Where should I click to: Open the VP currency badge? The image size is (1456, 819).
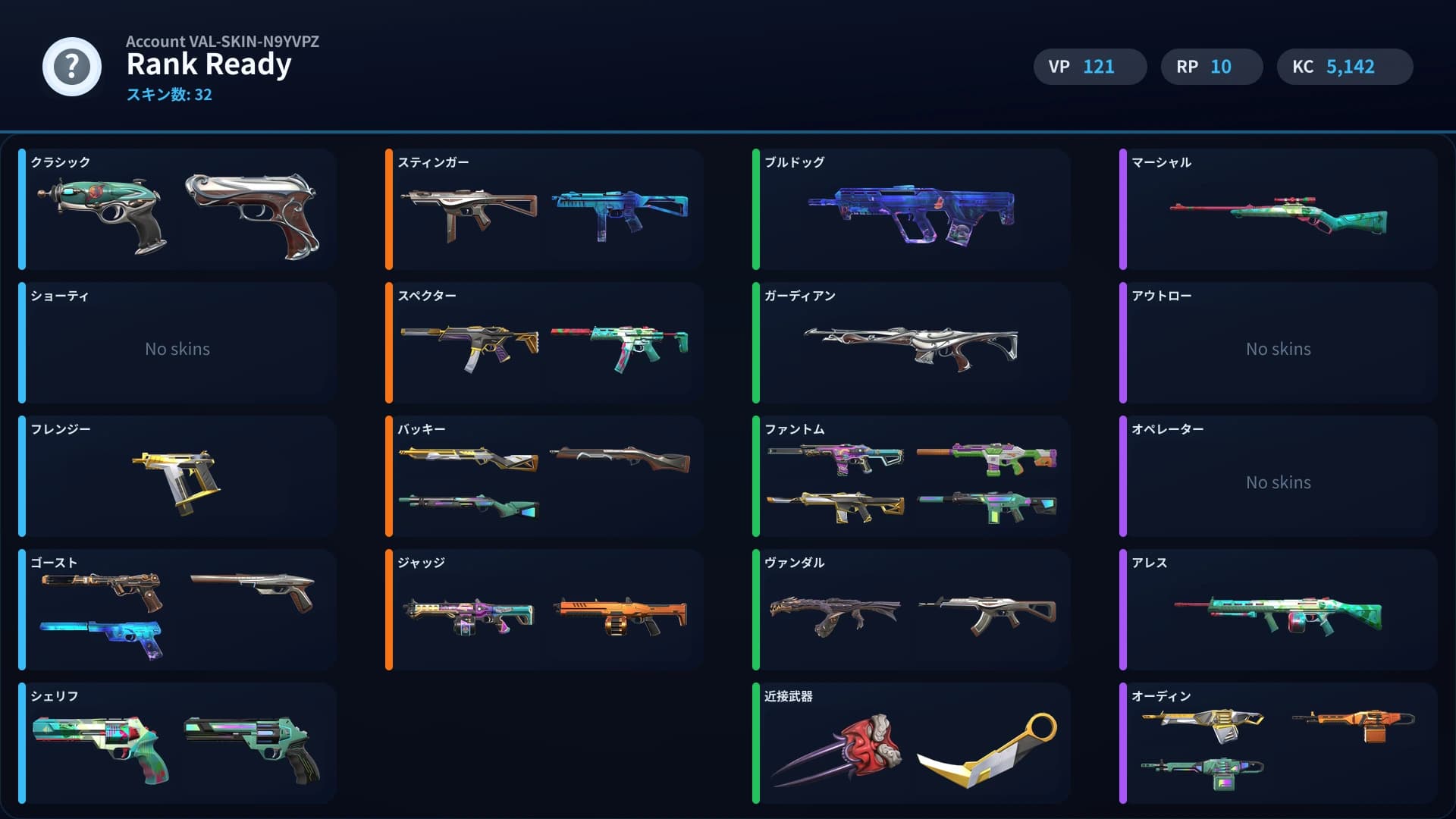(1090, 66)
